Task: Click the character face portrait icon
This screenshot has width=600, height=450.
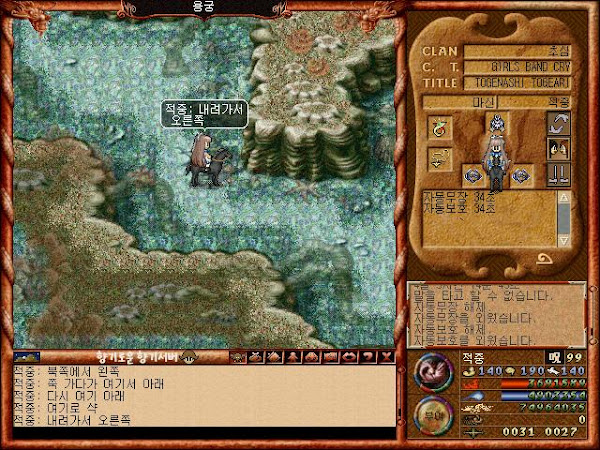Action: coord(559,149)
